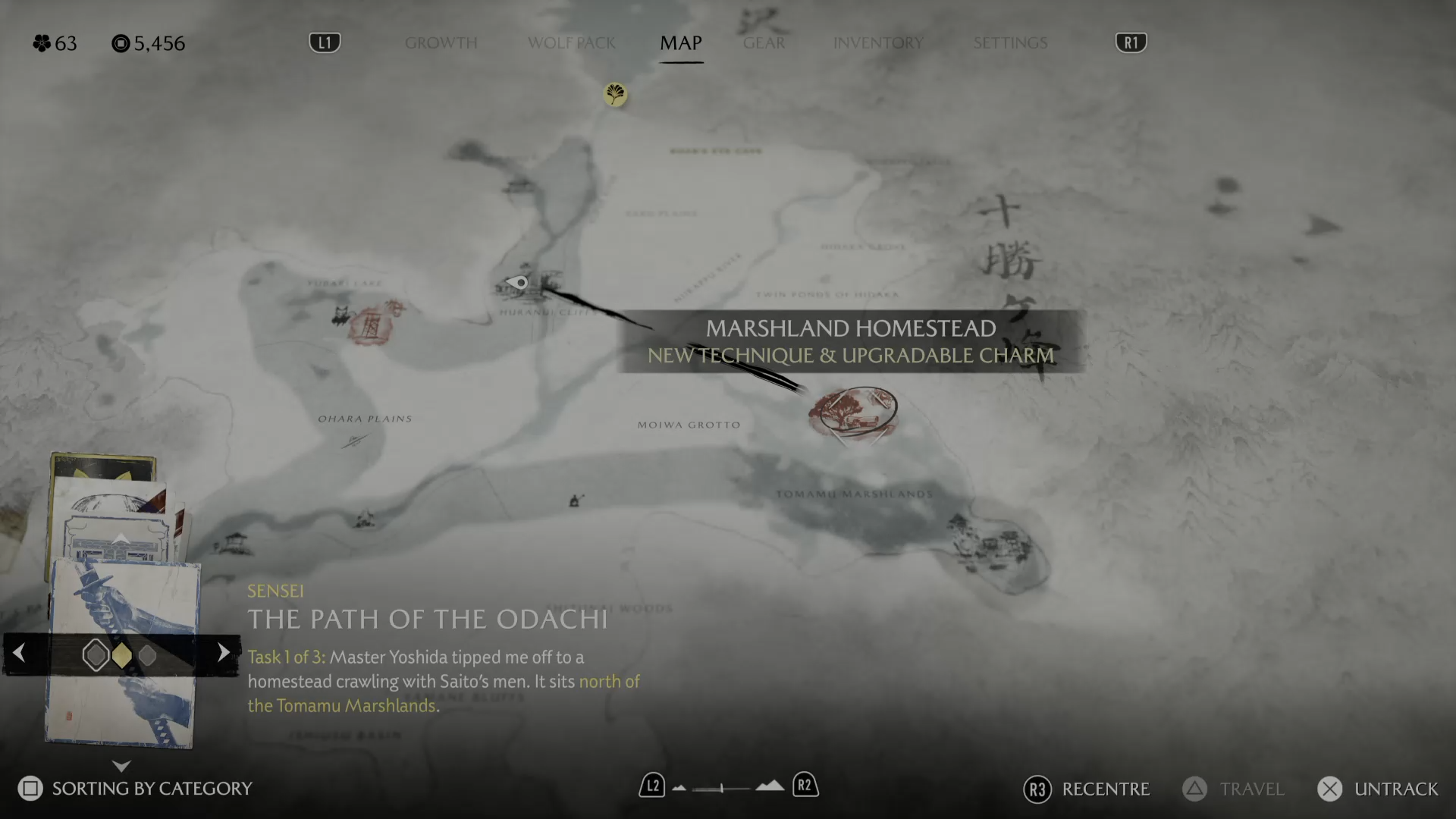Image resolution: width=1456 pixels, height=819 pixels.
Task: Go to the Gear tab
Action: point(764,43)
